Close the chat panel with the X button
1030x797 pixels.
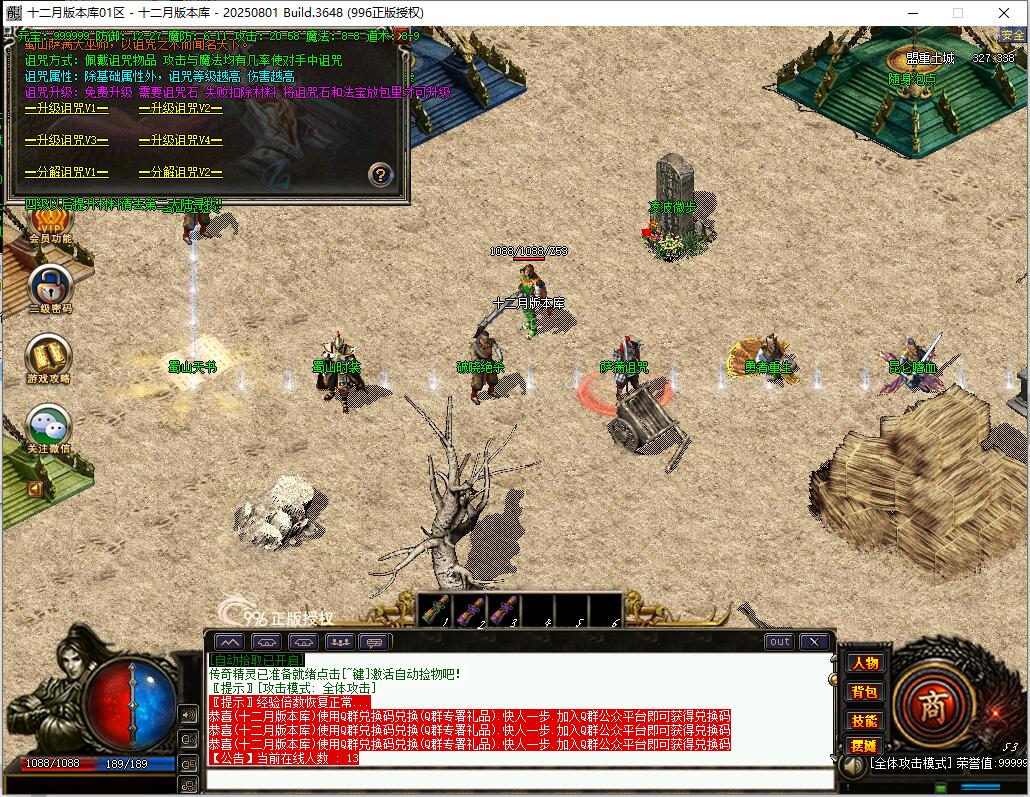click(x=814, y=642)
